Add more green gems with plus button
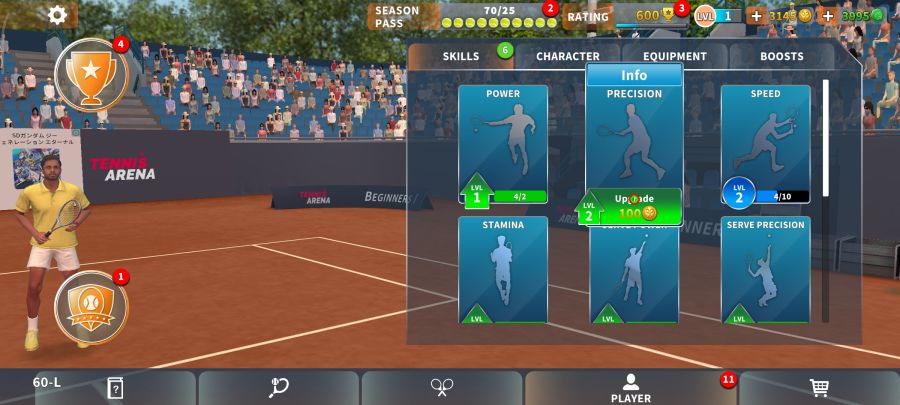900x405 pixels. 828,16
